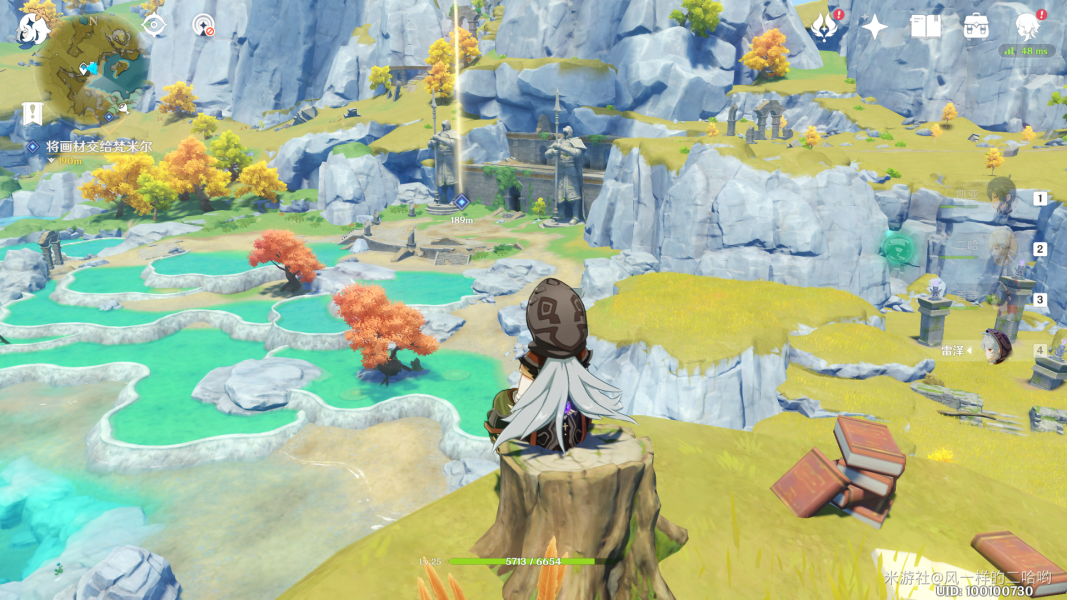The height and width of the screenshot is (600, 1067).
Task: Open the Wish four-pointed star icon
Action: point(875,27)
